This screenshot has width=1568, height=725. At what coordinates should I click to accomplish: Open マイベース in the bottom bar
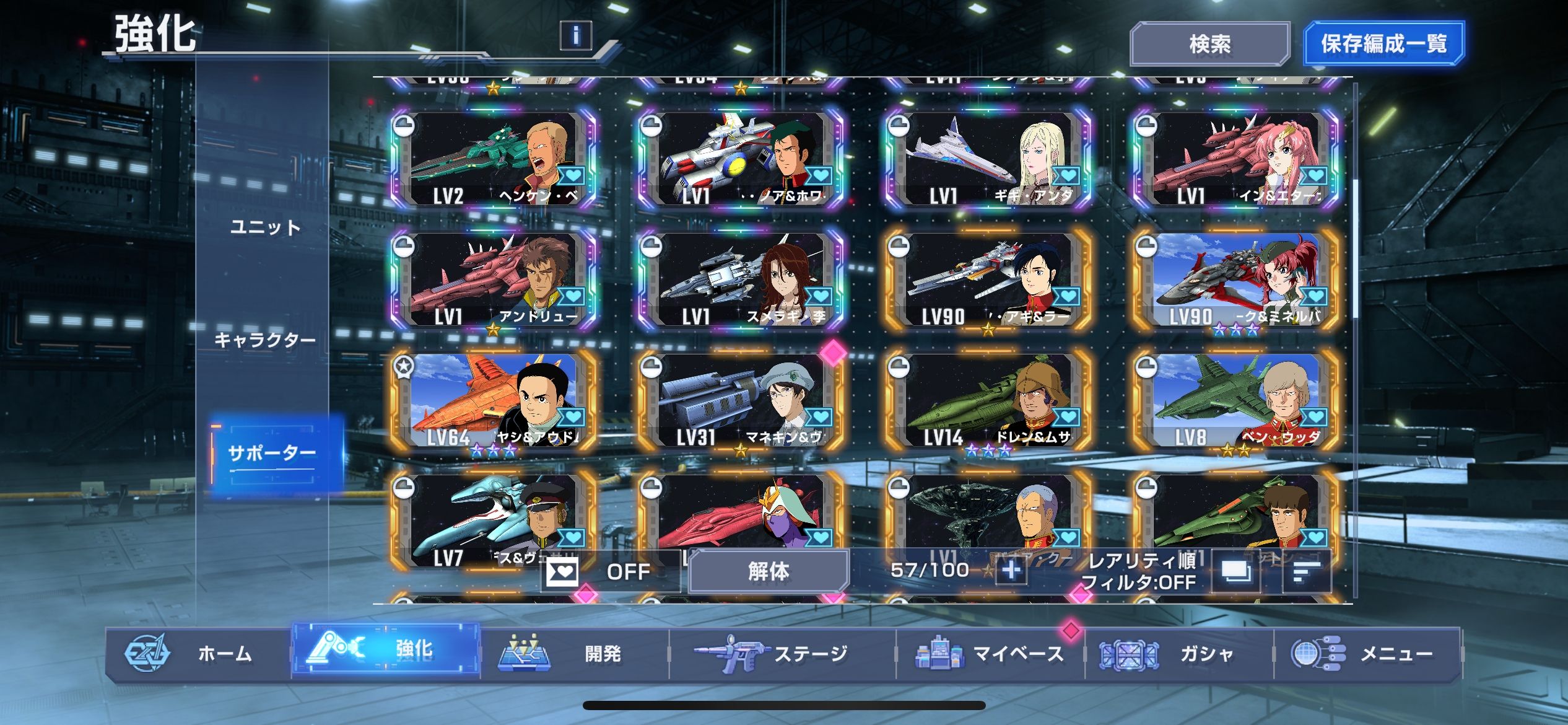[990, 654]
